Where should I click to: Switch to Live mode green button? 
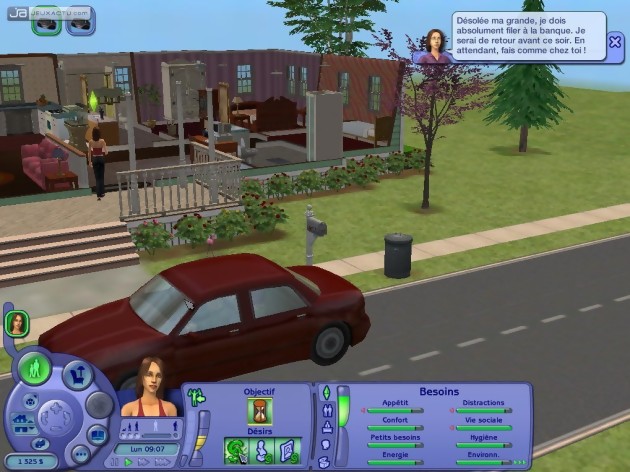tap(34, 369)
